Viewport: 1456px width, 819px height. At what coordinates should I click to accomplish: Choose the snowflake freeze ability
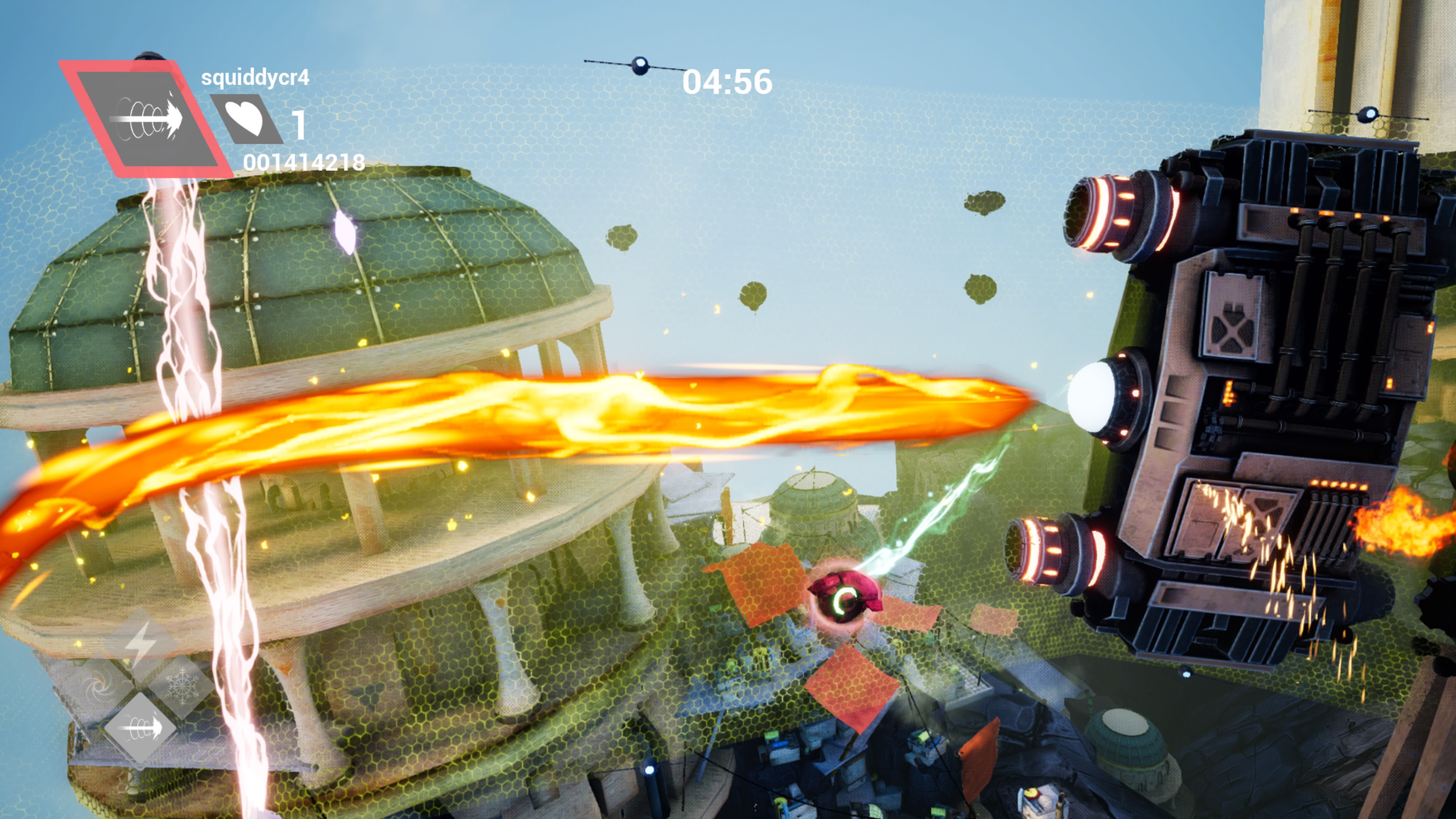pos(182,686)
